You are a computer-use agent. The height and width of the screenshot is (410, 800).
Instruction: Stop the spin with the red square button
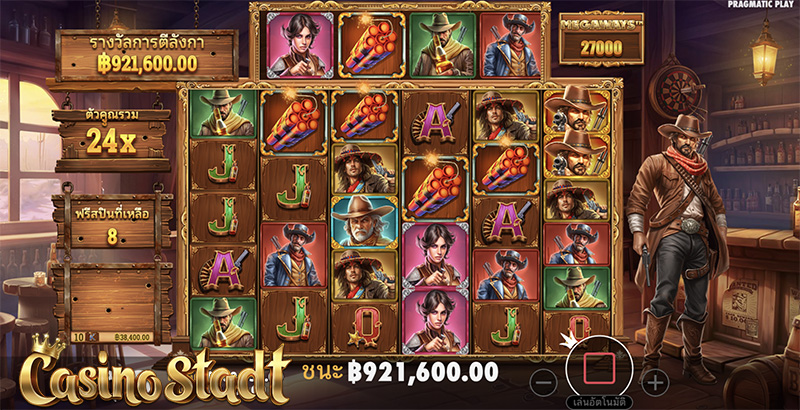coord(598,366)
